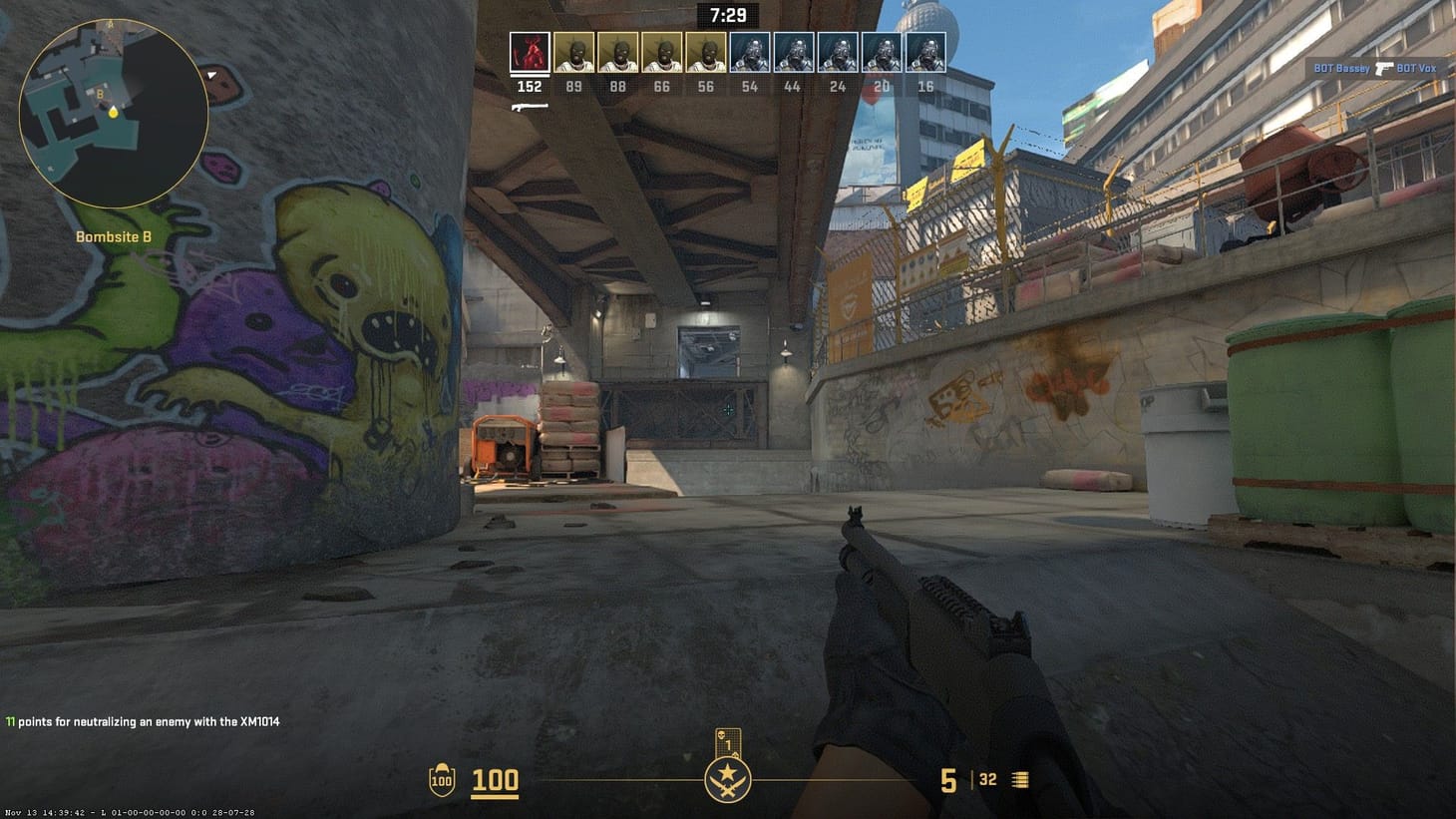Image resolution: width=1456 pixels, height=819 pixels.
Task: Click the CT avatar with score 54
Action: pyautogui.click(x=749, y=50)
